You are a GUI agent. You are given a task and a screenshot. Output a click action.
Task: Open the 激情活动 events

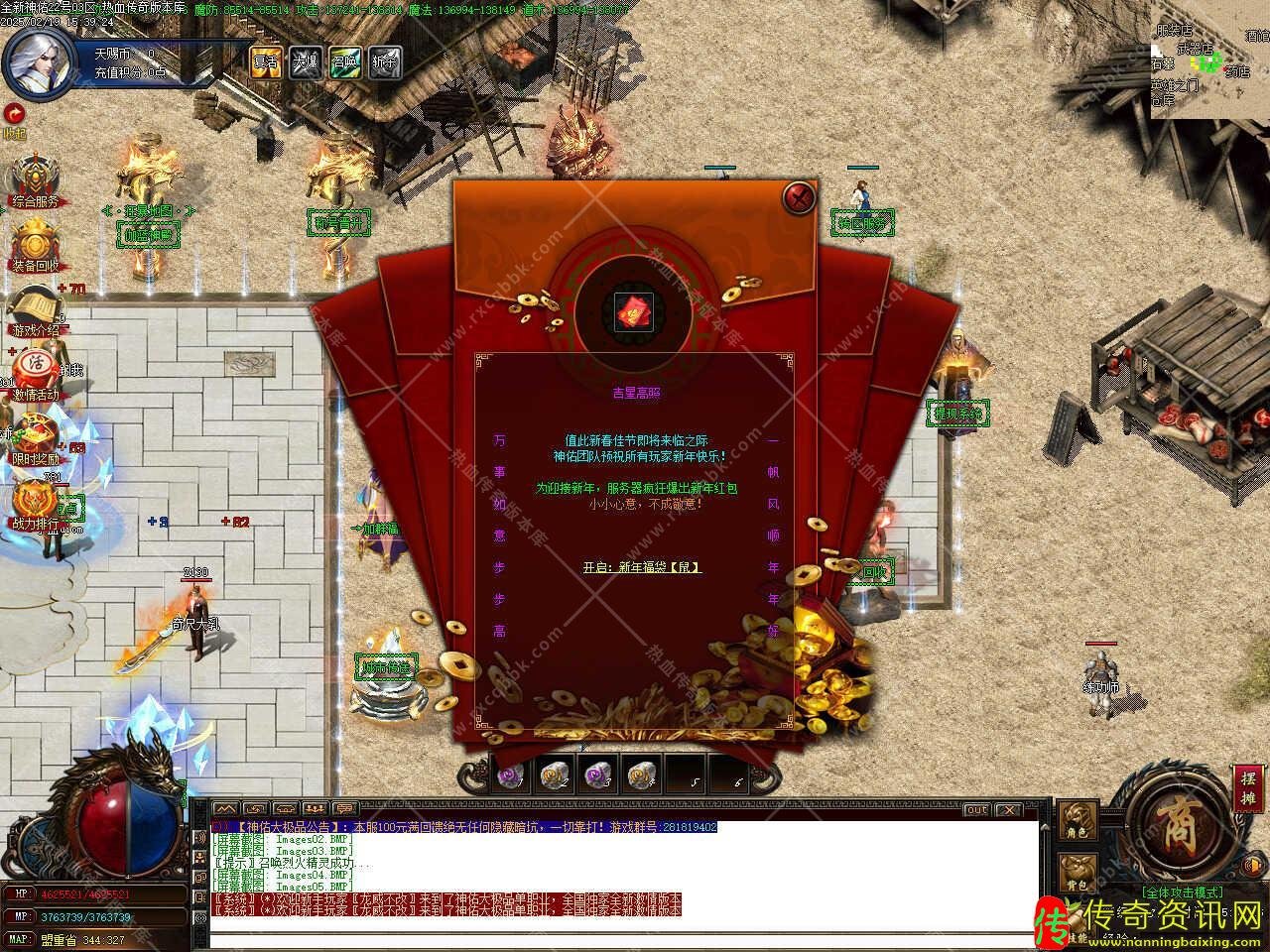35,373
